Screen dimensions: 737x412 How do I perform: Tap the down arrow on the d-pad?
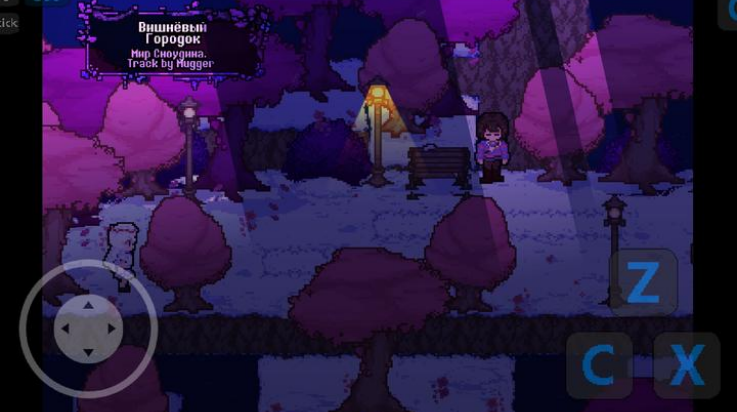click(x=88, y=352)
